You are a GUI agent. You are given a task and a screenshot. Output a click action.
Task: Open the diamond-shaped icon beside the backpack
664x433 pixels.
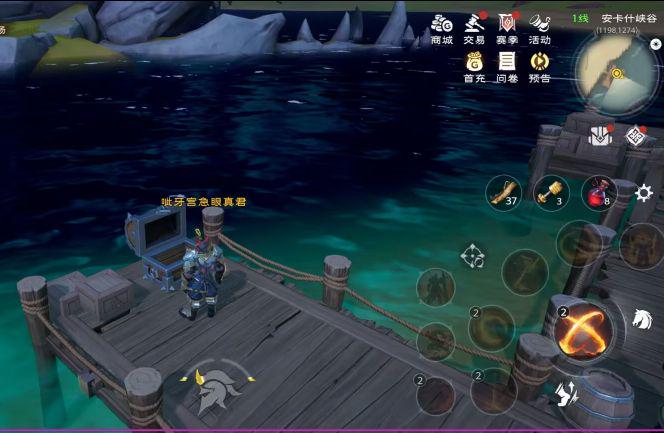pyautogui.click(x=634, y=135)
